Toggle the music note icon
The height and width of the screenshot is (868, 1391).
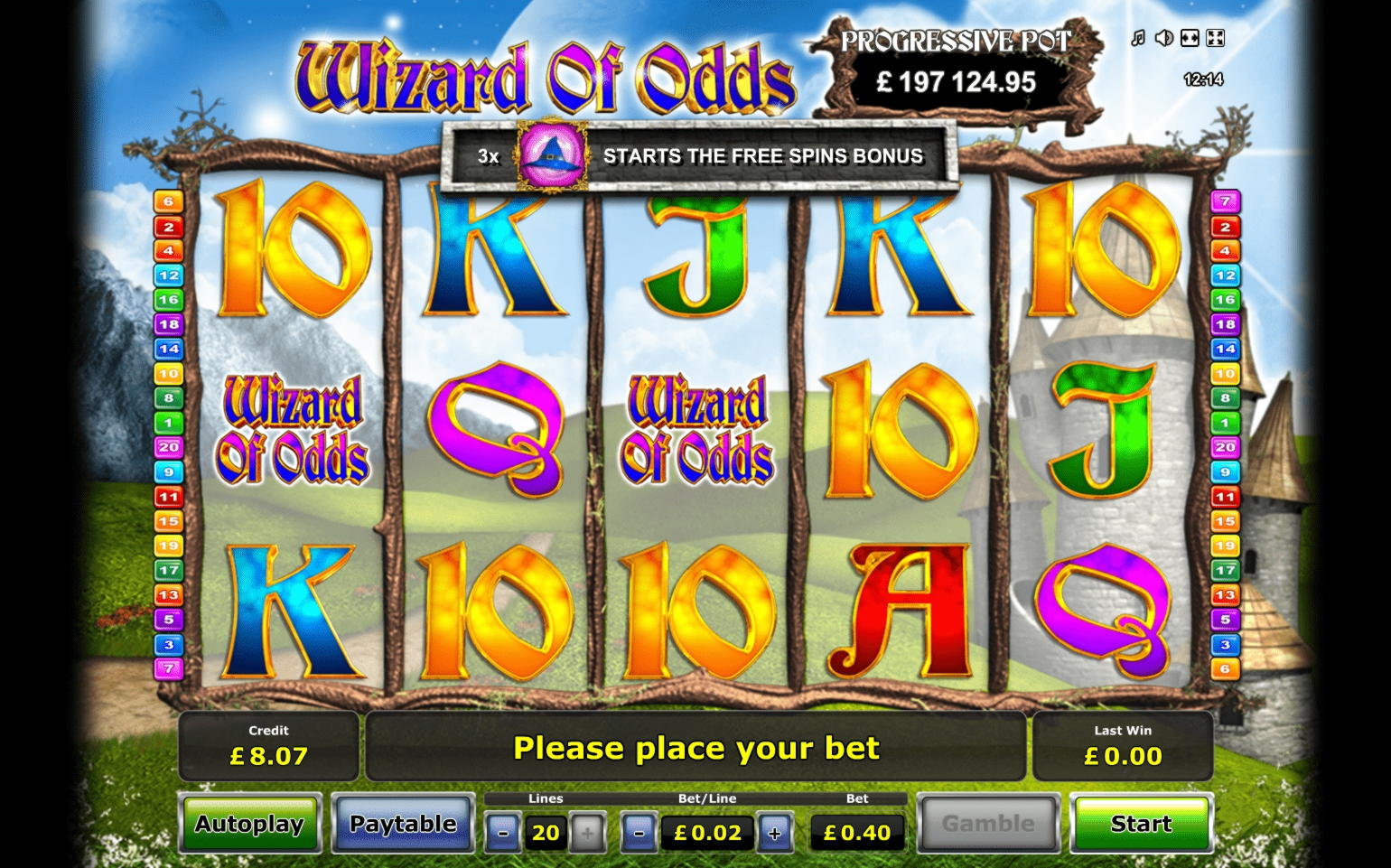pos(1138,38)
